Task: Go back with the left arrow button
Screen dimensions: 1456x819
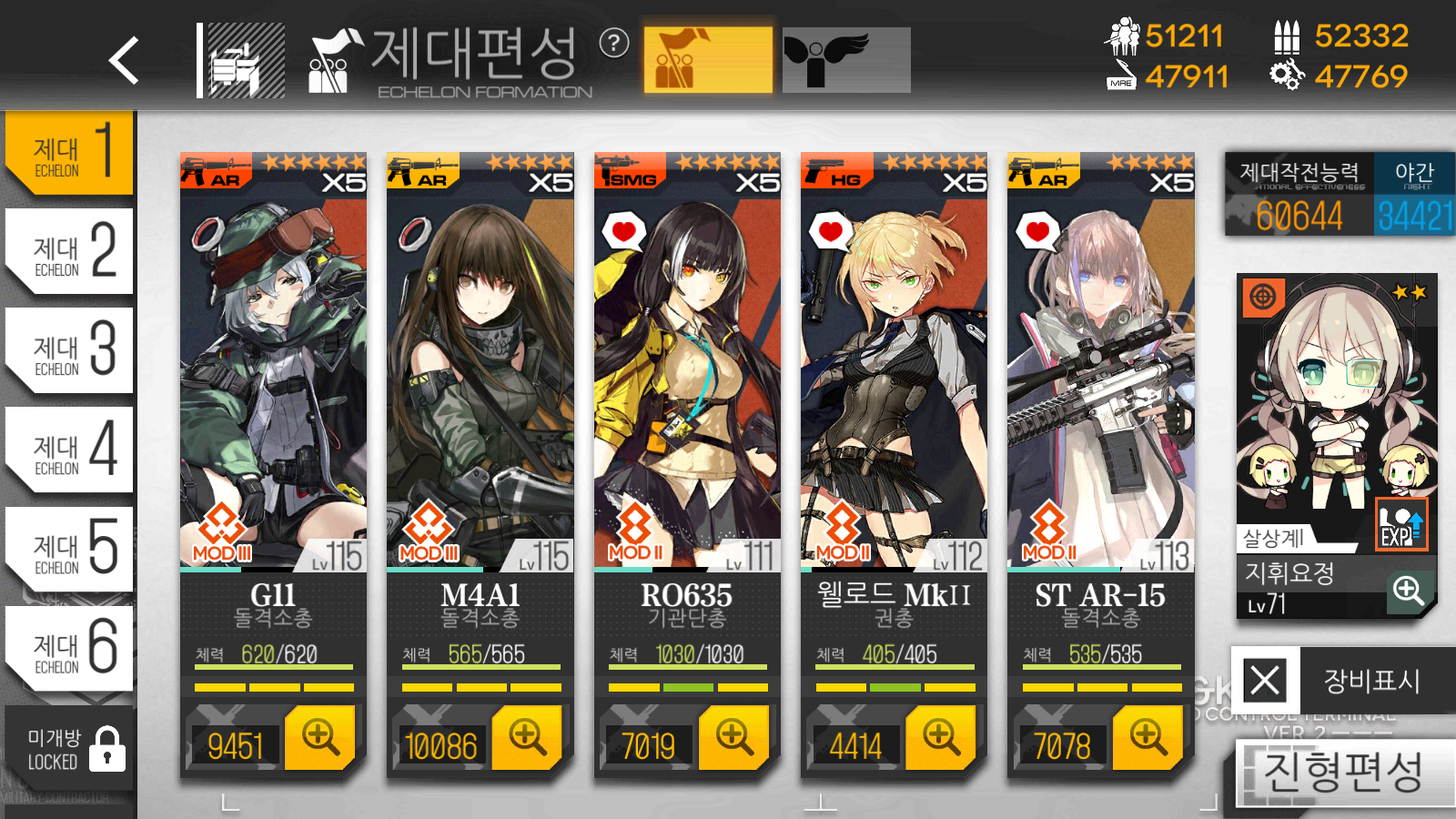Action: point(125,61)
